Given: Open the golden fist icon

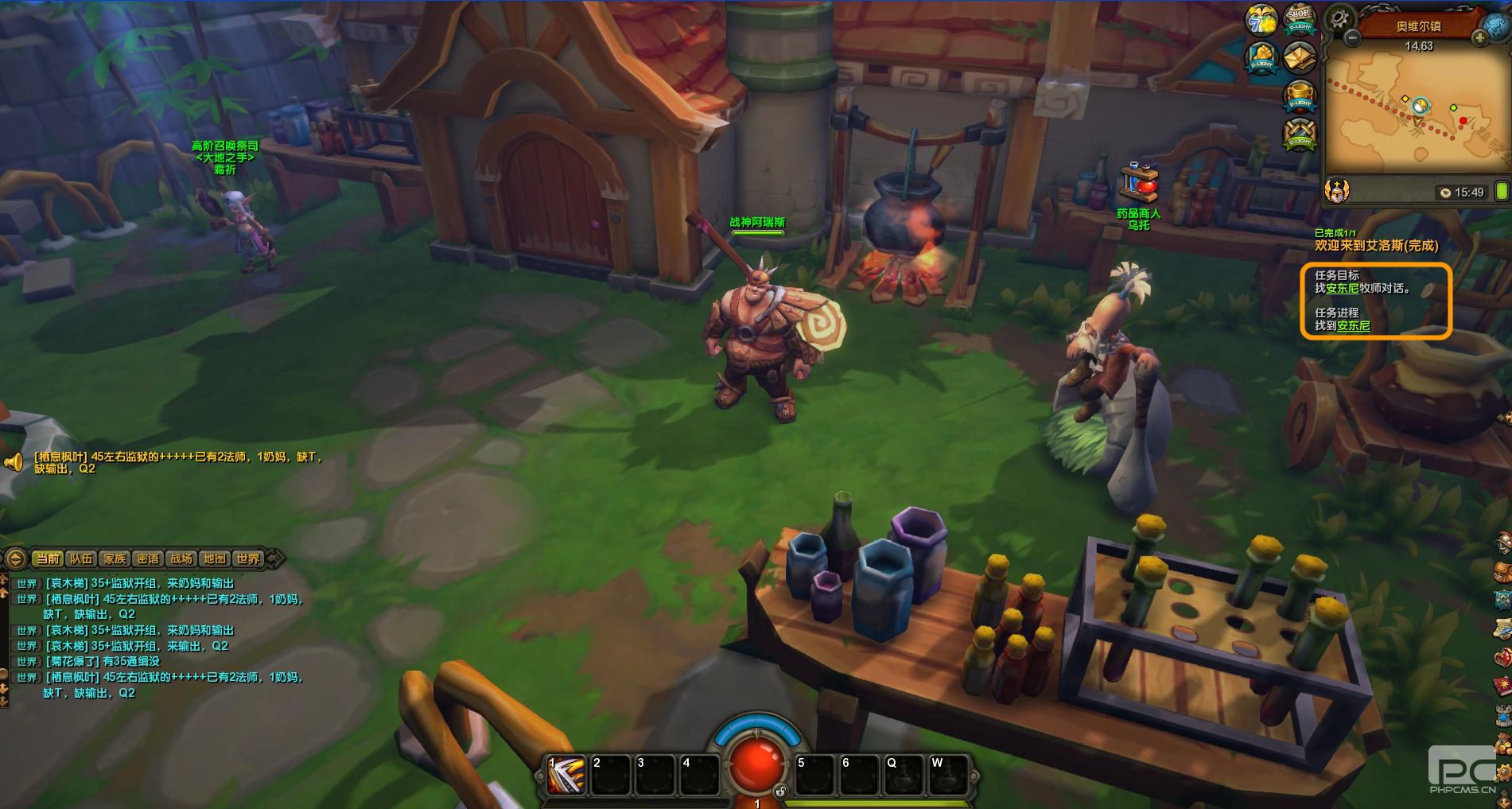Looking at the screenshot, I should (1261, 57).
